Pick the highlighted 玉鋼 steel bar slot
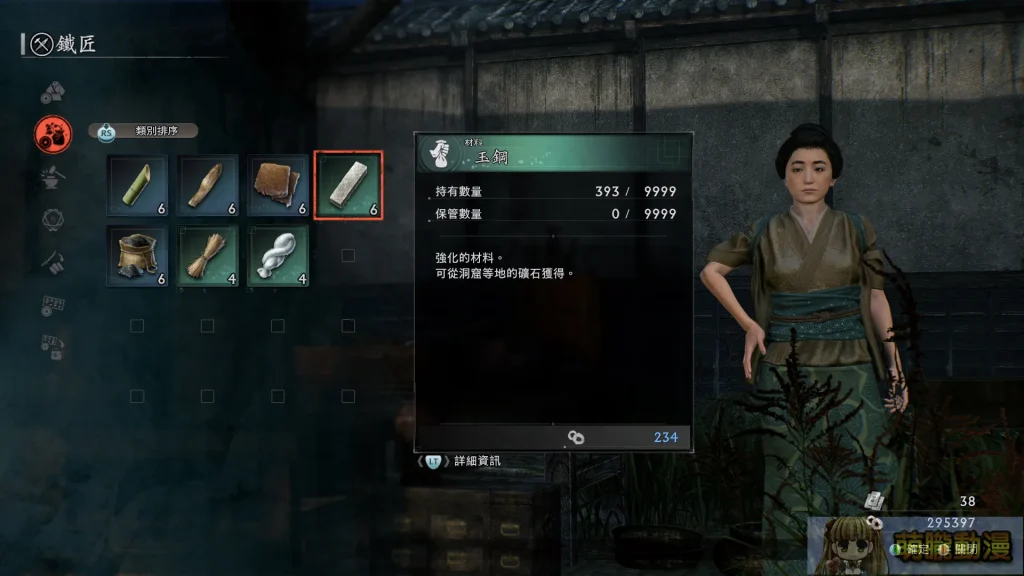This screenshot has width=1024, height=576. [x=348, y=185]
